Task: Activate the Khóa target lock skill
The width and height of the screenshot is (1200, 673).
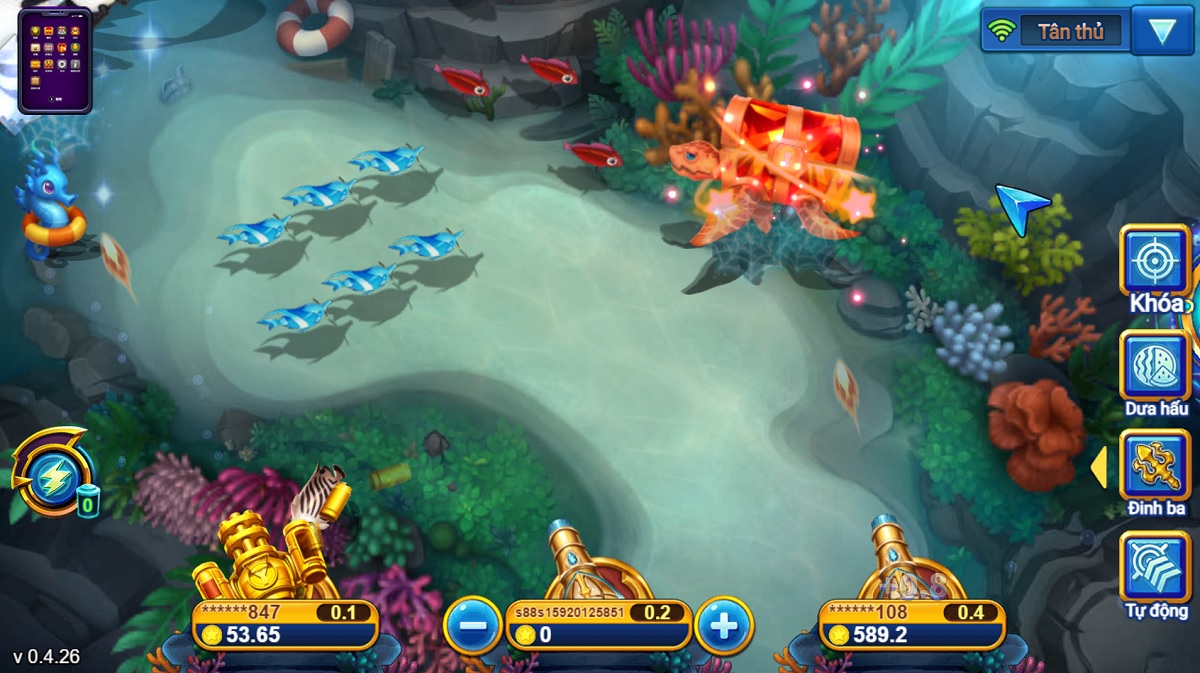Action: [1155, 261]
